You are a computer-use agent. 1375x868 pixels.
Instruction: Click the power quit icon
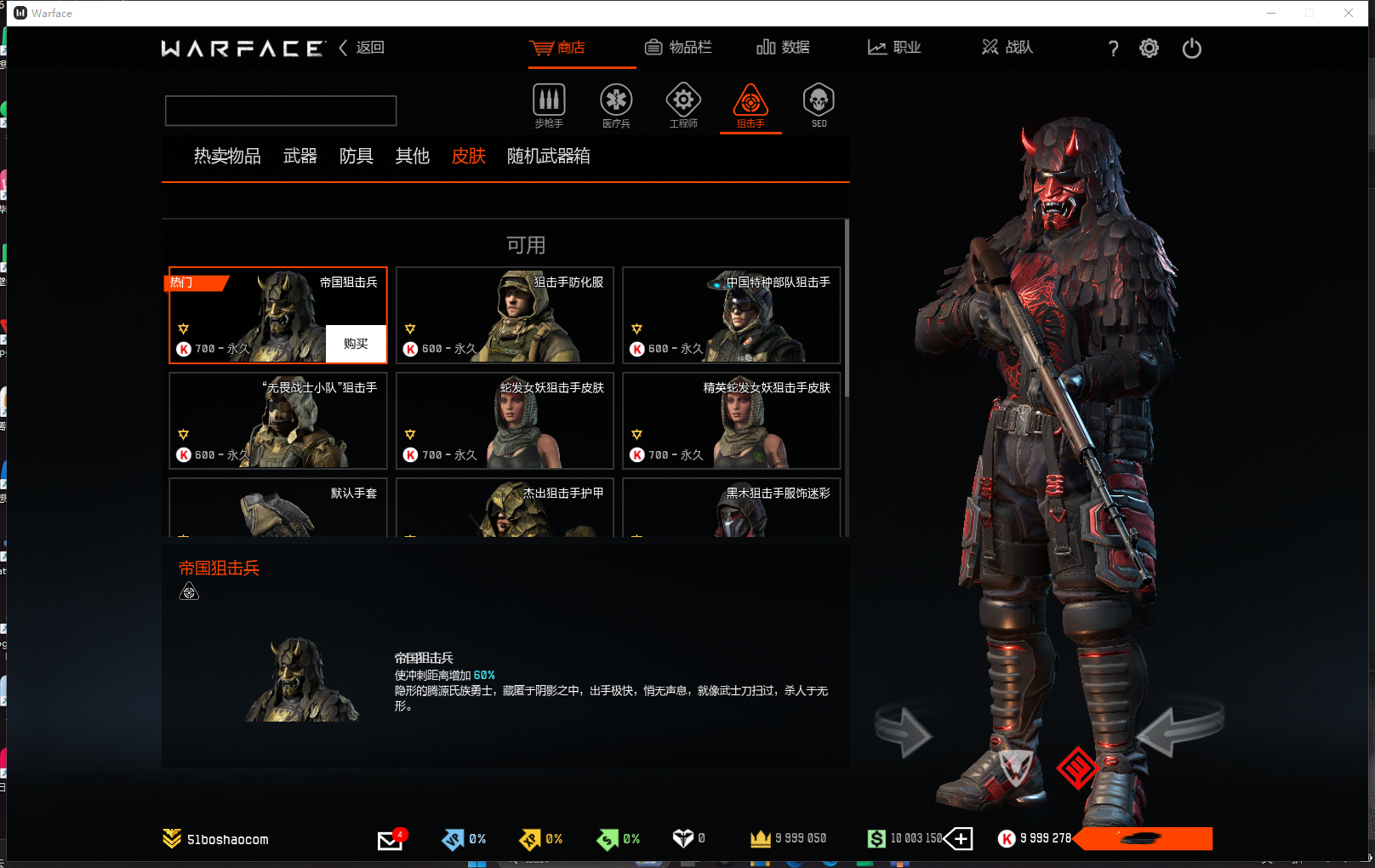point(1191,49)
